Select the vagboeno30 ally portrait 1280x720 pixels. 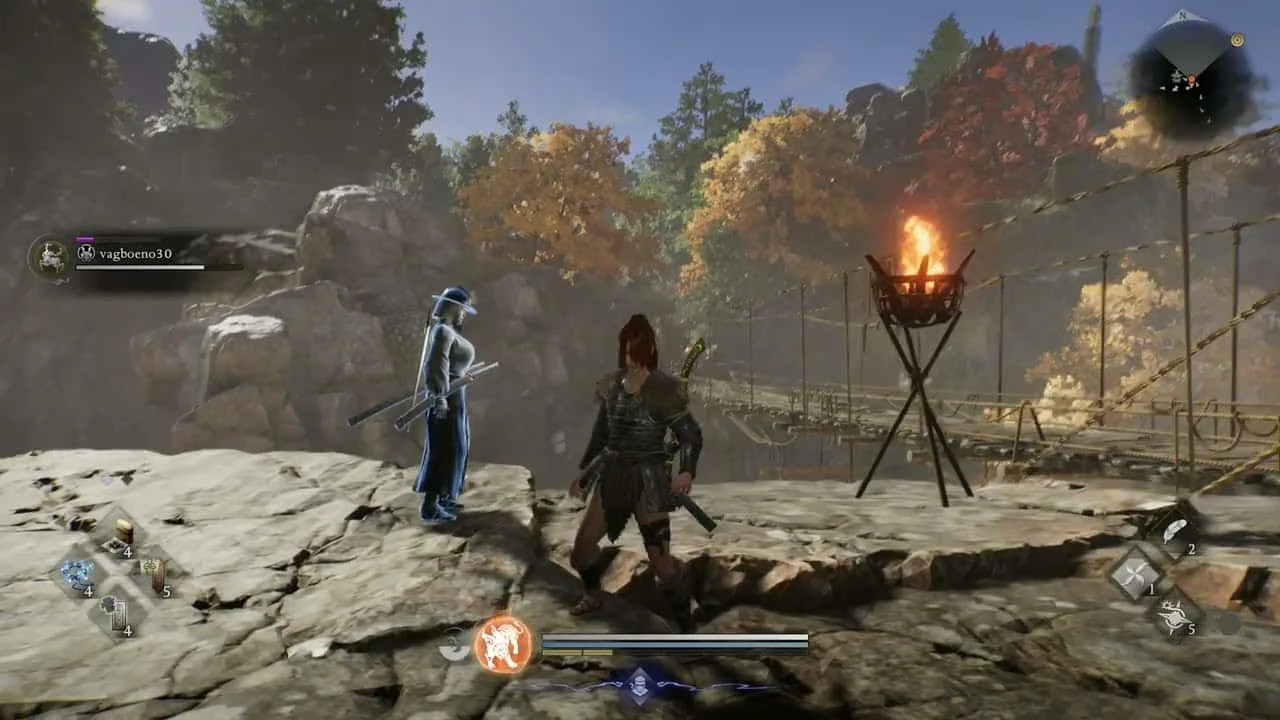(x=48, y=256)
